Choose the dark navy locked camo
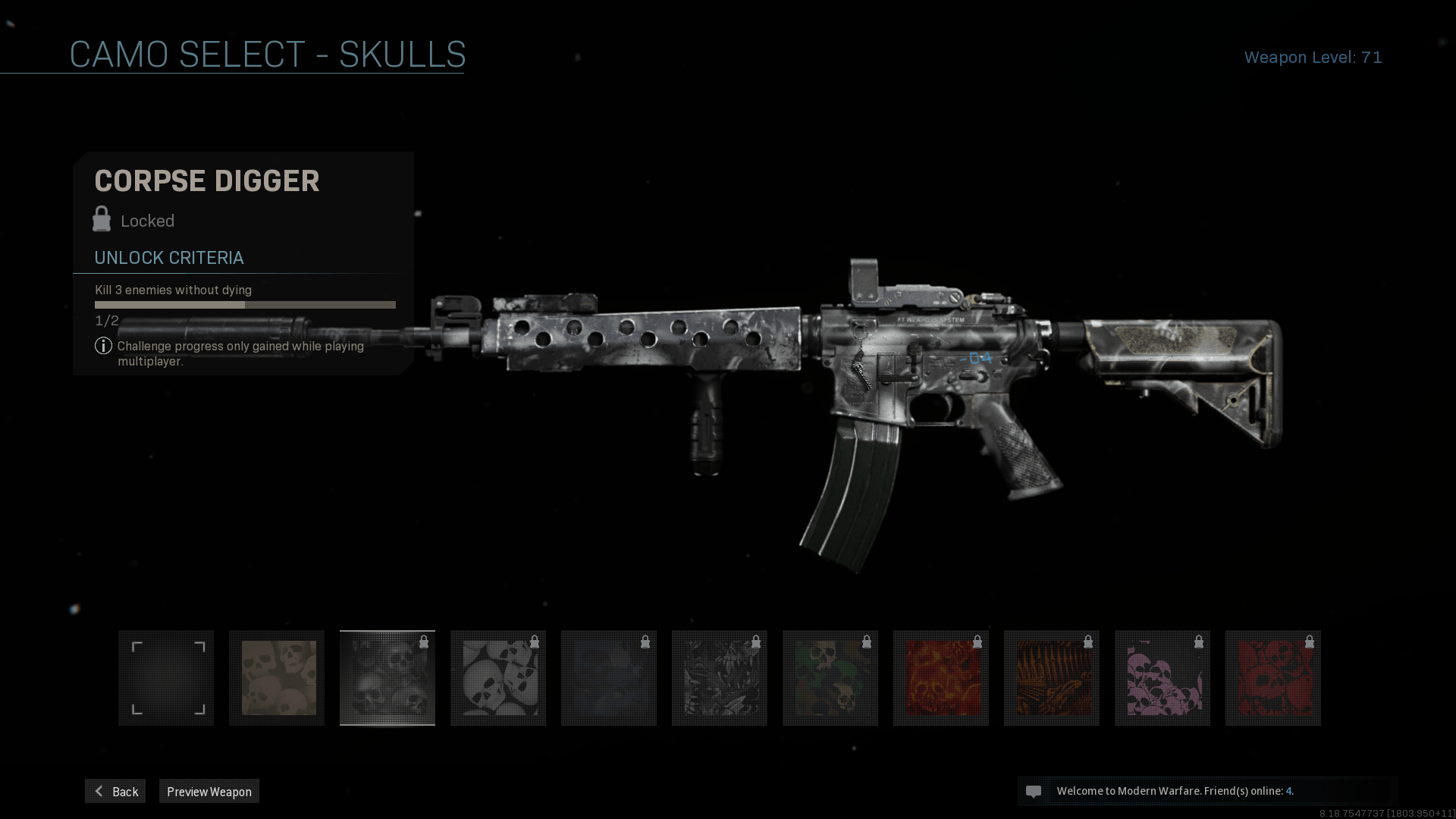Screen dimensions: 1456x819 point(609,678)
